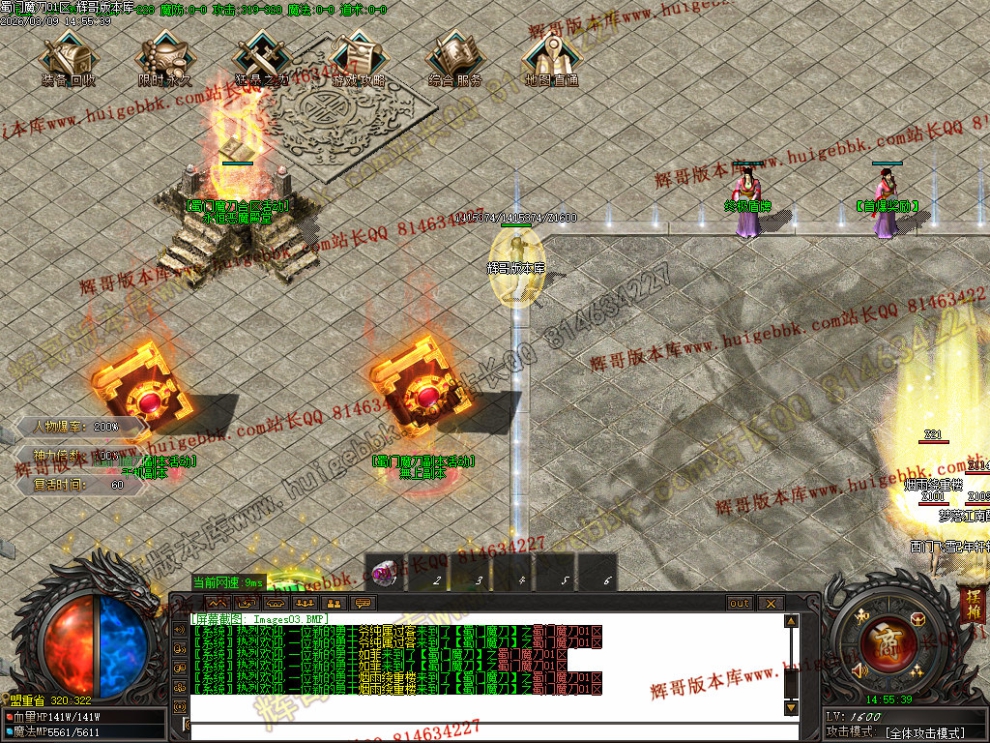Close the chat panel with the X button
This screenshot has width=990, height=743.
click(x=770, y=603)
